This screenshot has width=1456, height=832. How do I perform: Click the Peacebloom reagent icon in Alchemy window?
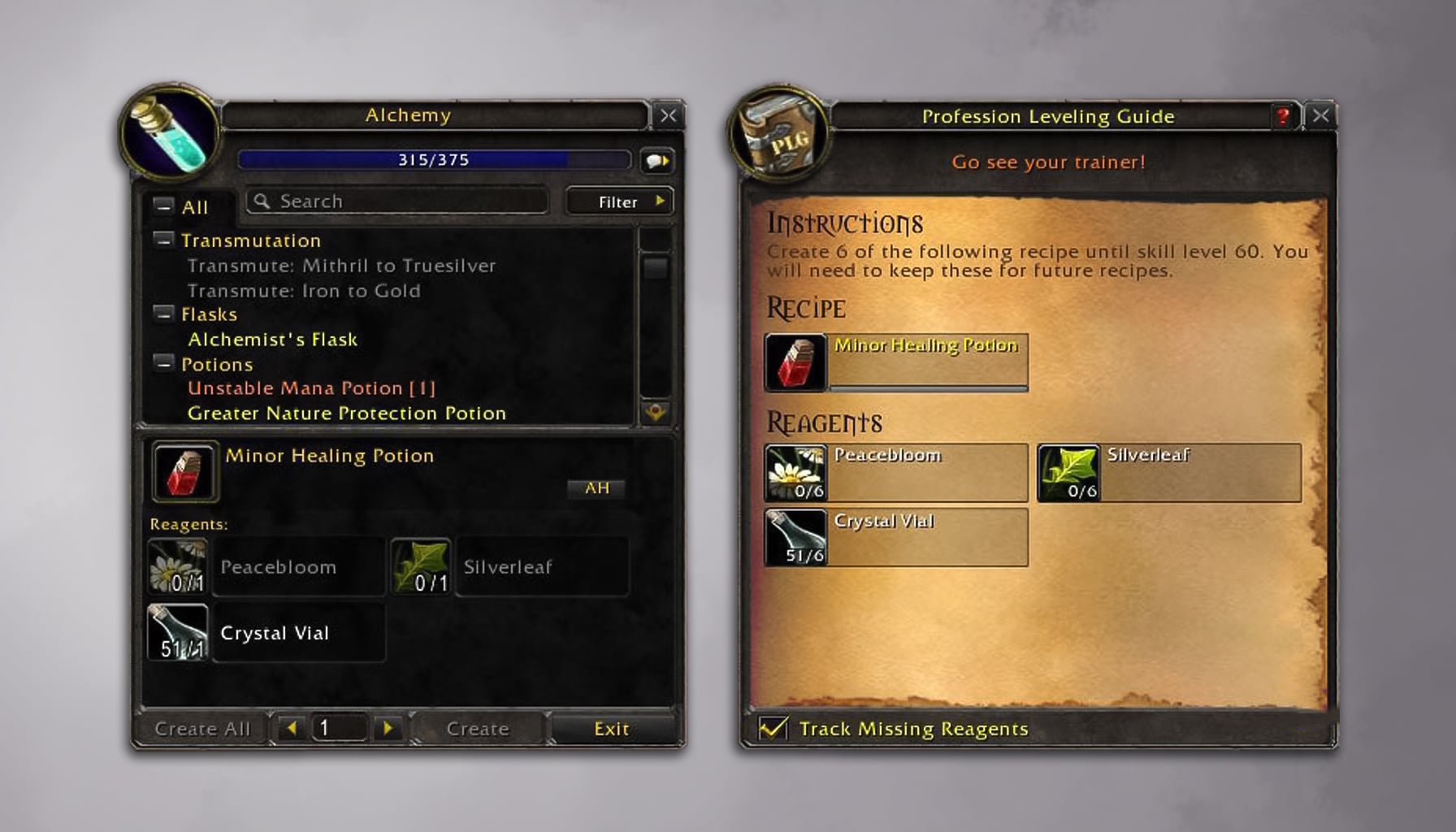(x=179, y=566)
